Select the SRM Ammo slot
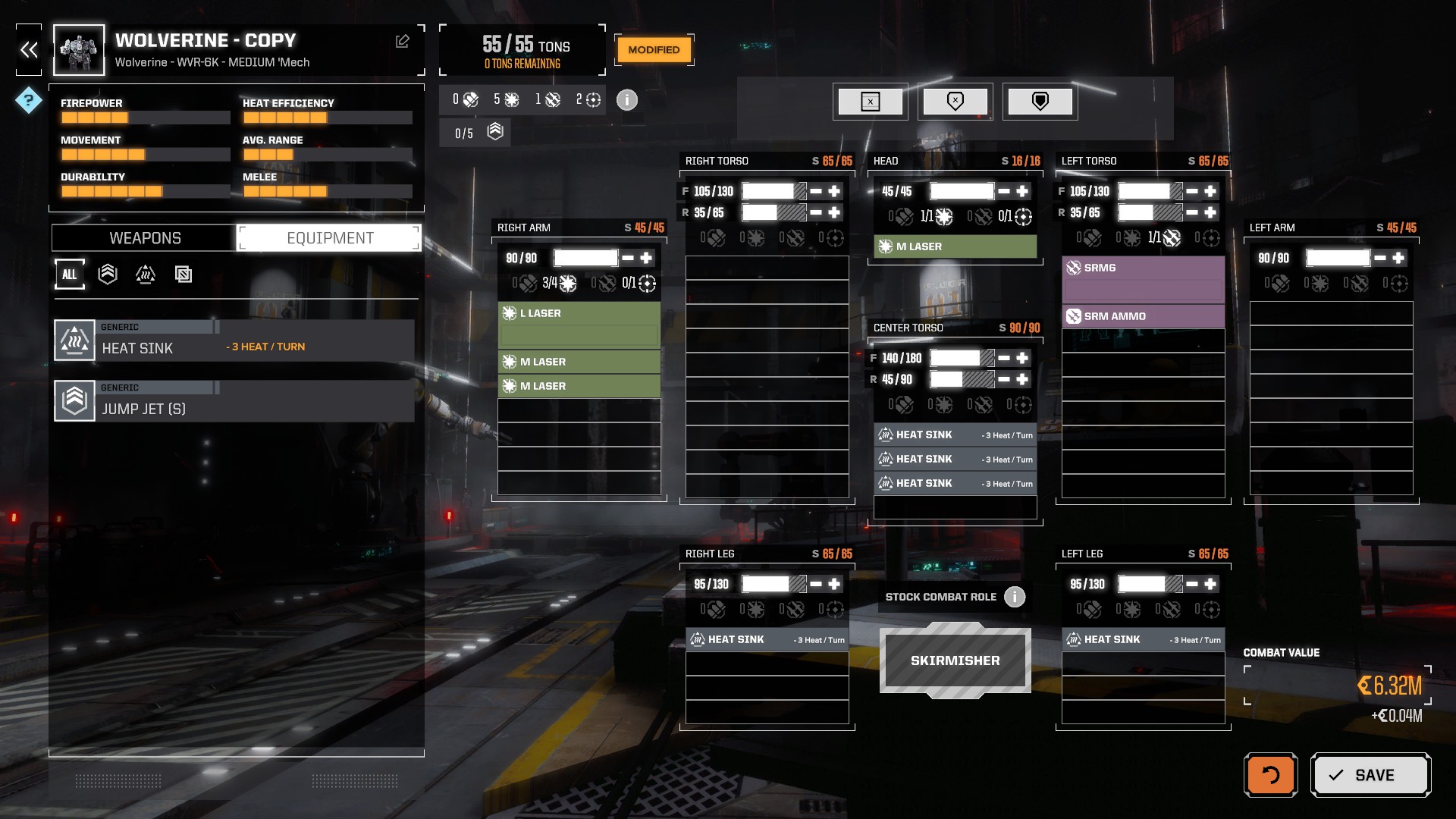 point(1143,316)
